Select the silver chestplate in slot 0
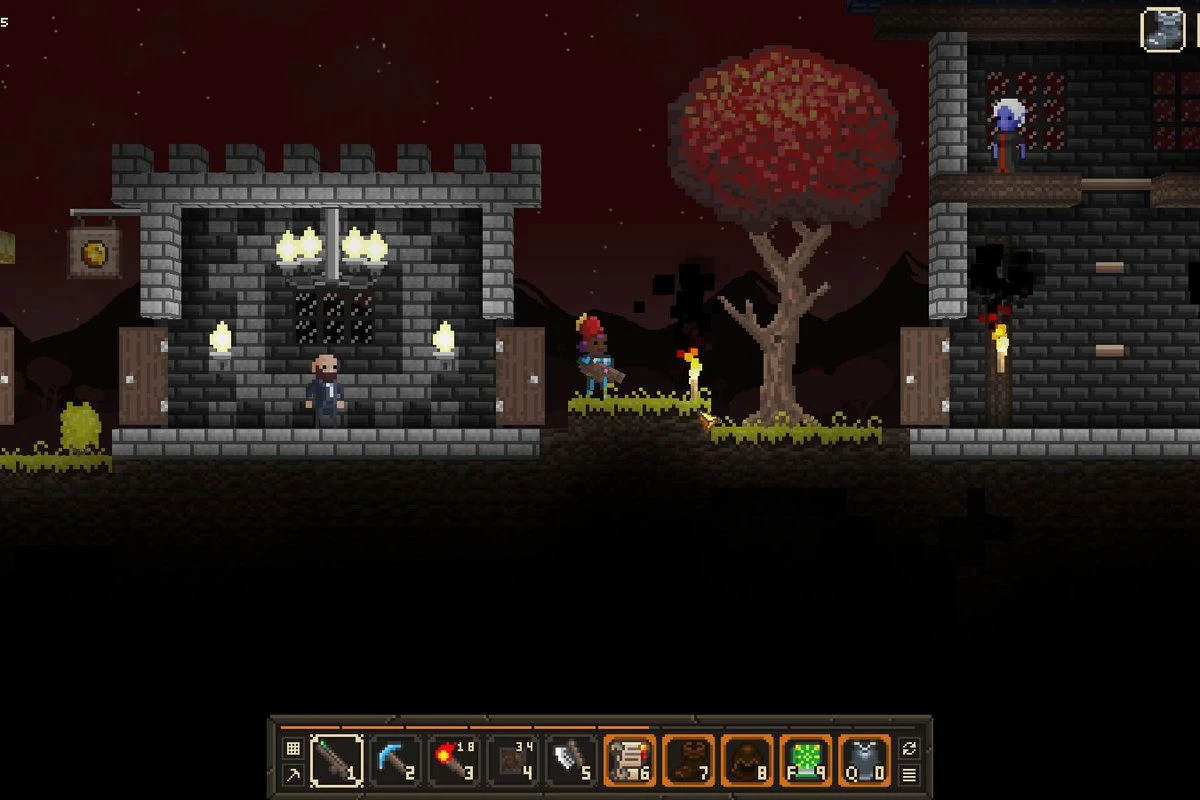Viewport: 1200px width, 800px height. click(864, 761)
